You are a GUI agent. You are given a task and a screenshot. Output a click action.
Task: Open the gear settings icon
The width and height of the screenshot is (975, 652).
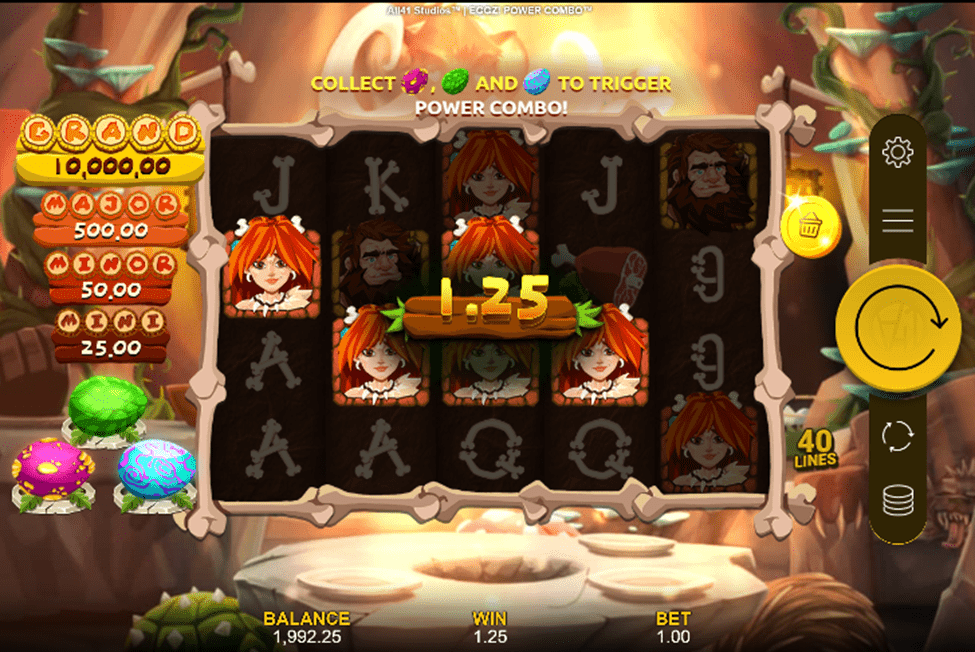coord(898,153)
